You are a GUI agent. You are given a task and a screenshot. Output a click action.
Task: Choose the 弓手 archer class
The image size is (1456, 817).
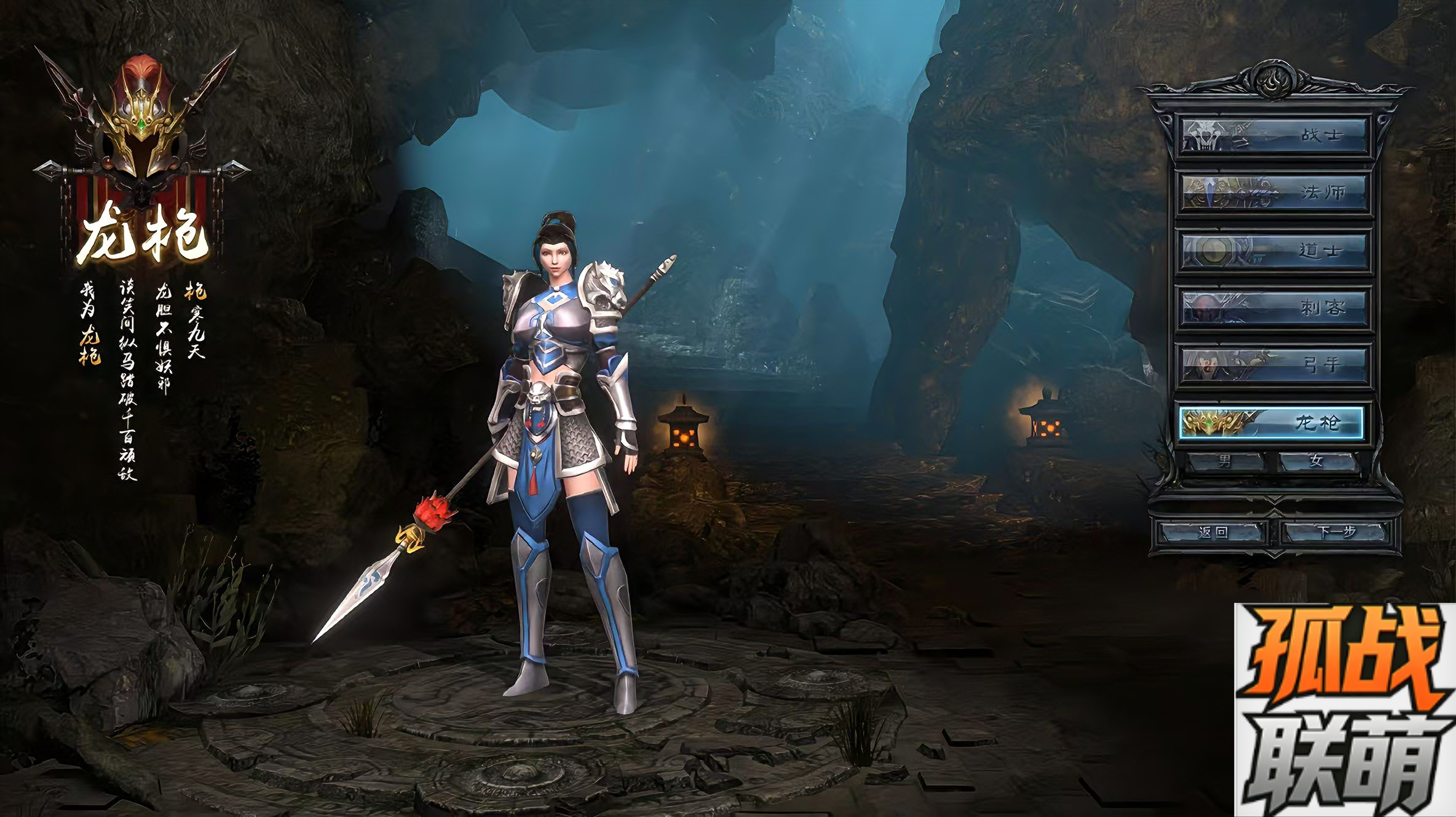[x=1274, y=365]
